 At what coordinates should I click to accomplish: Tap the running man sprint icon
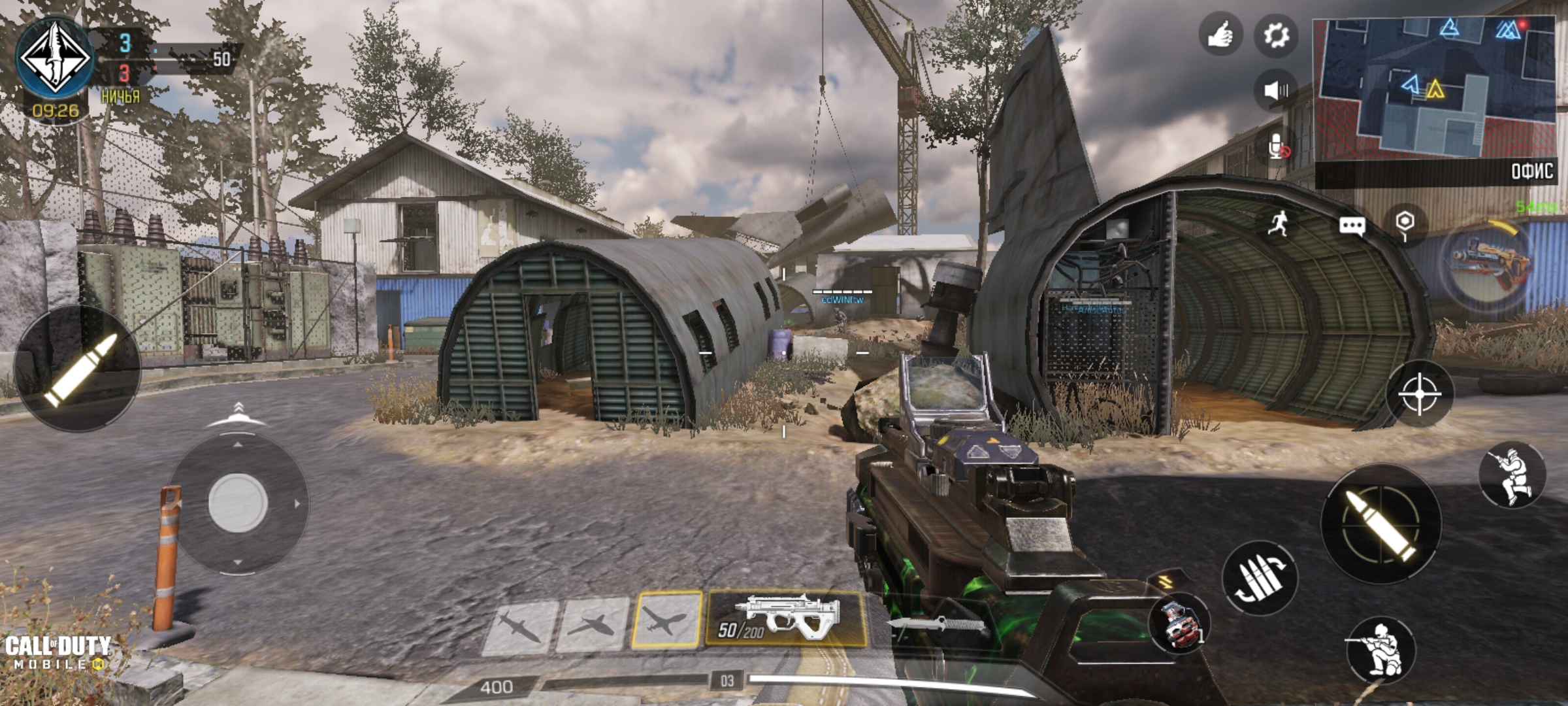pyautogui.click(x=1280, y=224)
